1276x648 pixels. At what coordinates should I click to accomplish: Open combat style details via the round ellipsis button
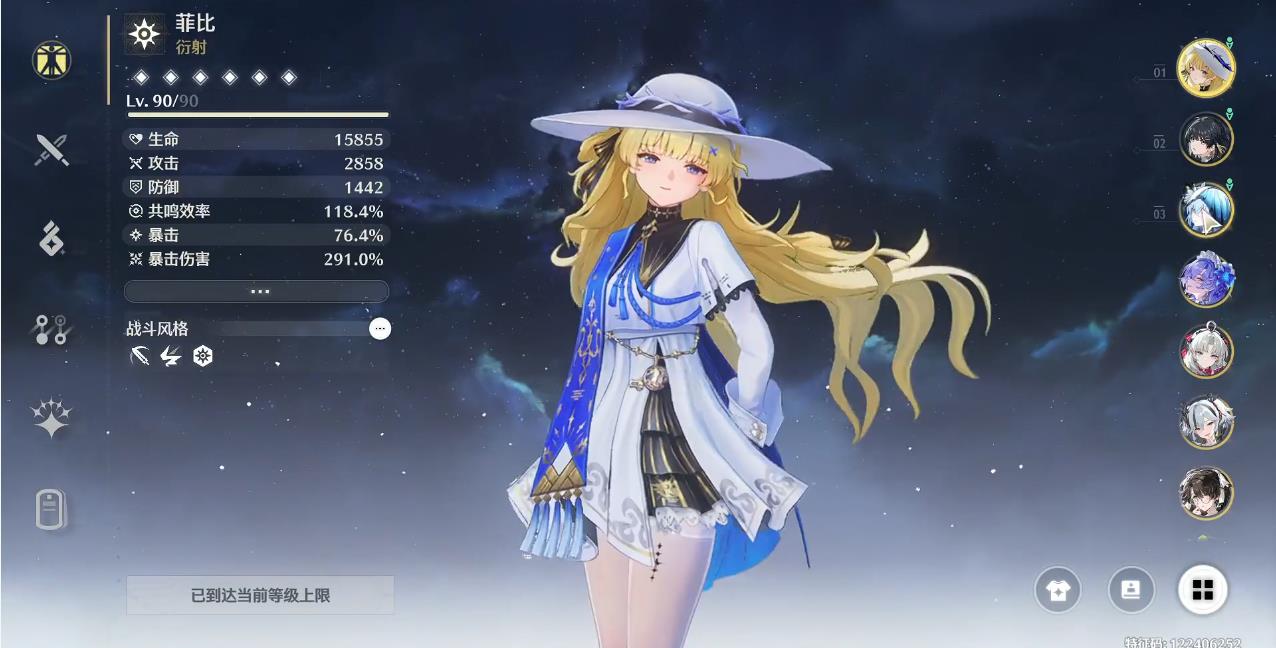(x=380, y=328)
